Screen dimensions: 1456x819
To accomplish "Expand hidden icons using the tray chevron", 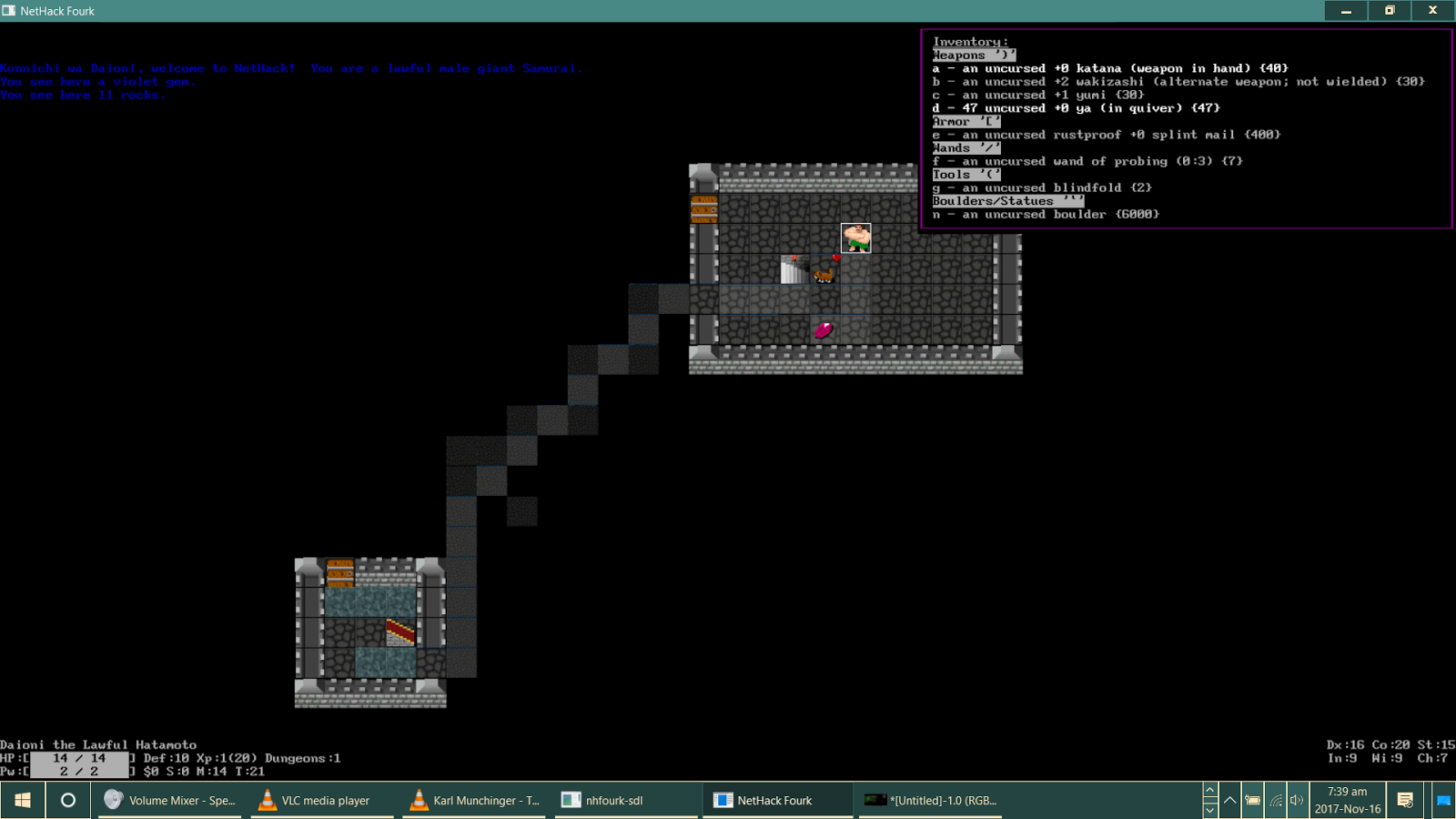I will [1230, 799].
